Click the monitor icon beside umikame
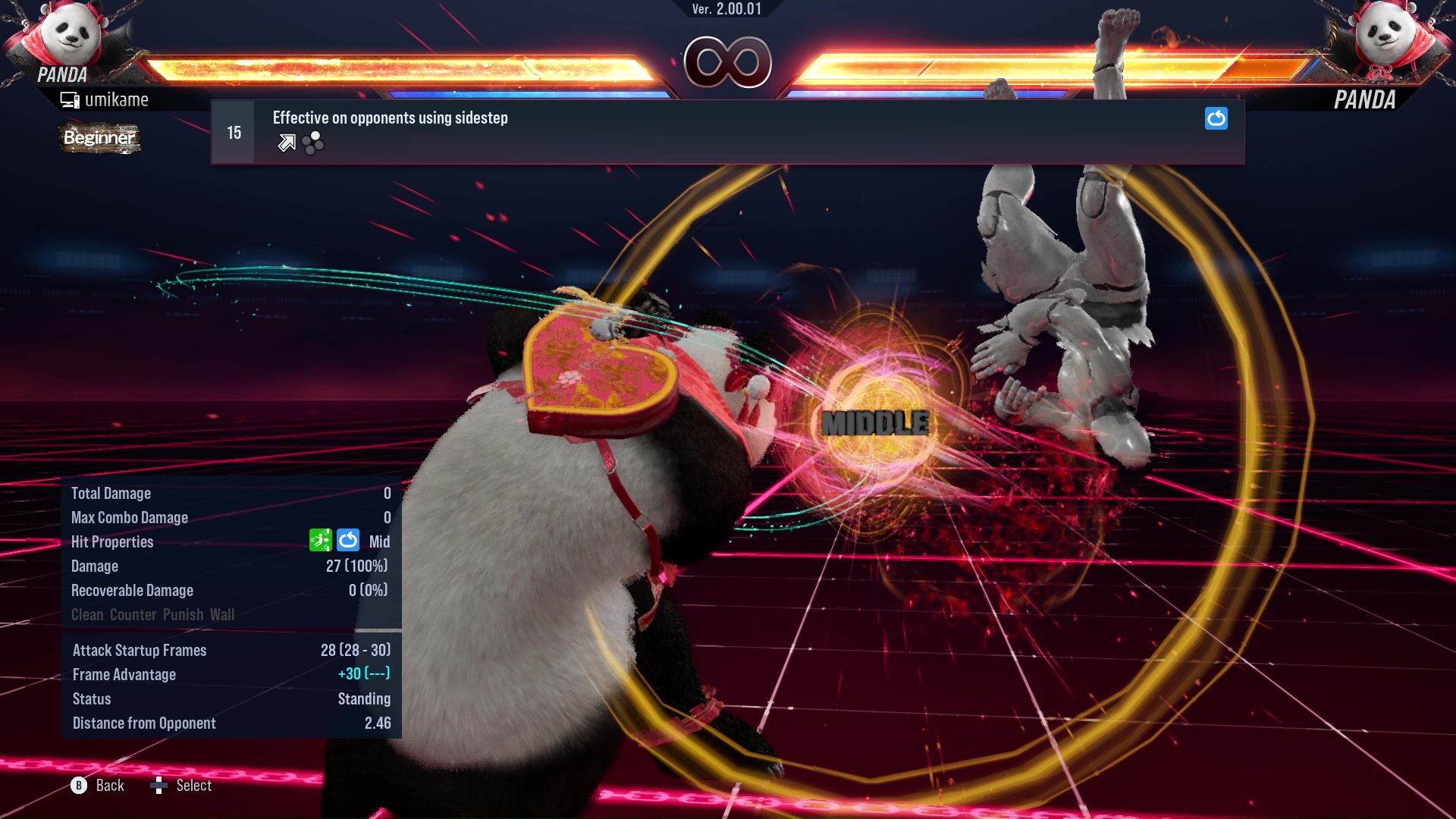This screenshot has height=819, width=1456. click(x=70, y=99)
